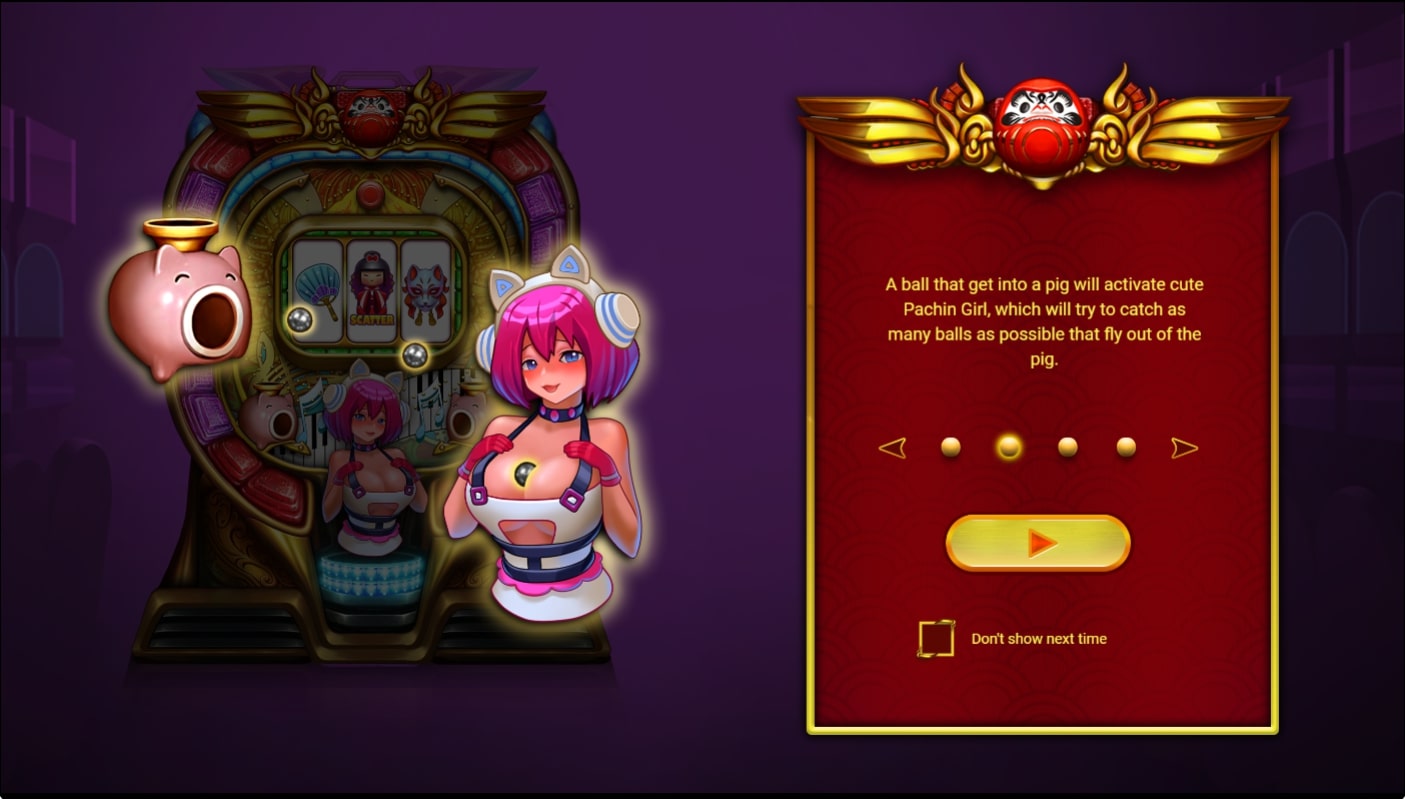The height and width of the screenshot is (799, 1405).
Task: Select the second pagination dot
Action: [1008, 447]
